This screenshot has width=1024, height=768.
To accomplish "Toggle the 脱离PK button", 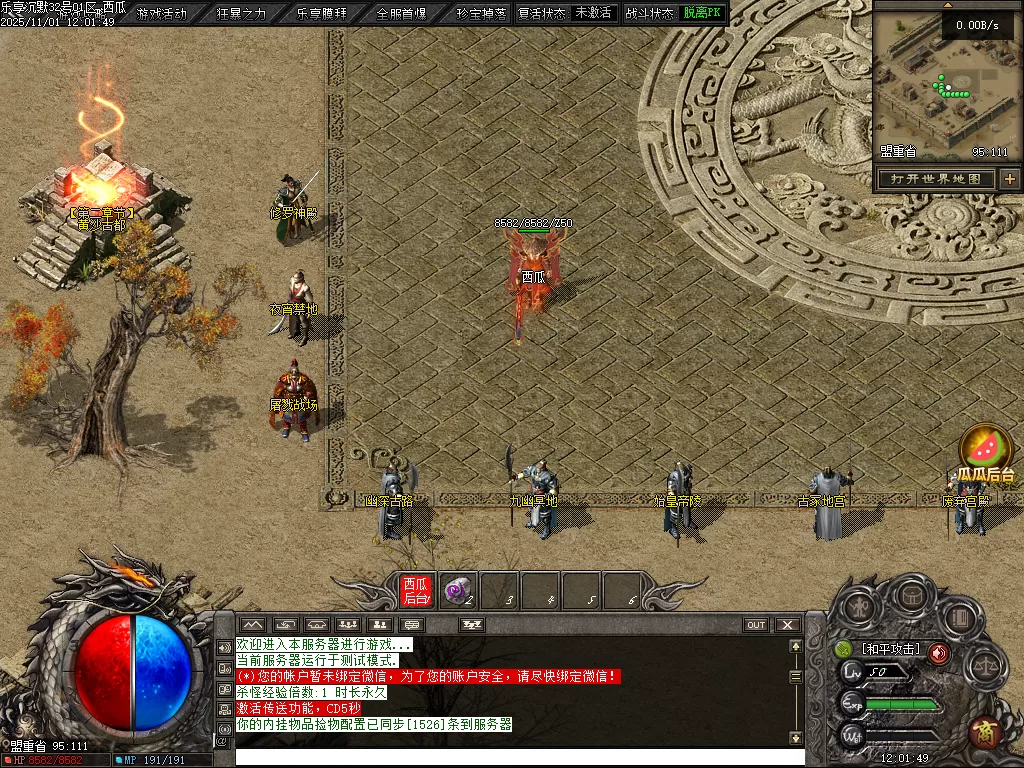I will pyautogui.click(x=702, y=13).
